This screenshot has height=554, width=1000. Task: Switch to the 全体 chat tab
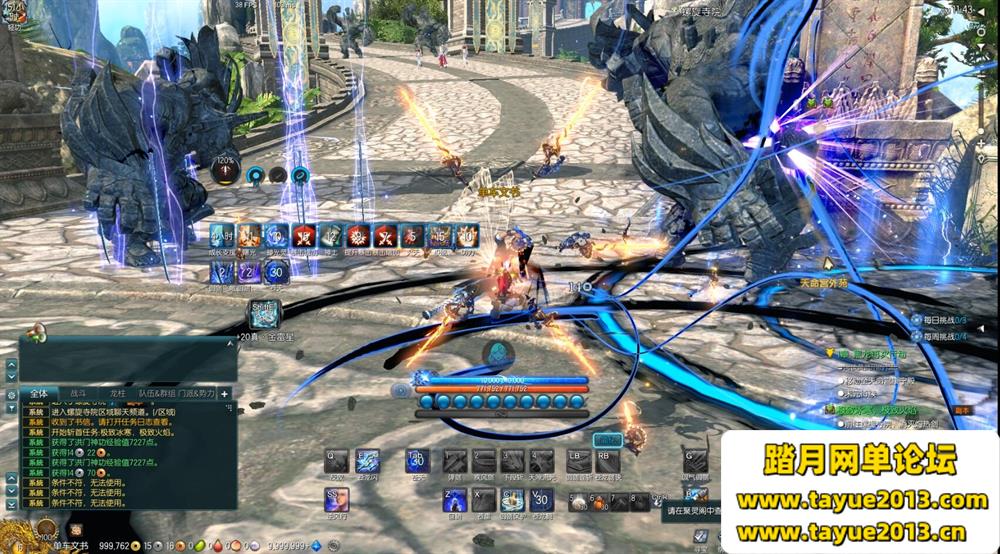(38, 394)
